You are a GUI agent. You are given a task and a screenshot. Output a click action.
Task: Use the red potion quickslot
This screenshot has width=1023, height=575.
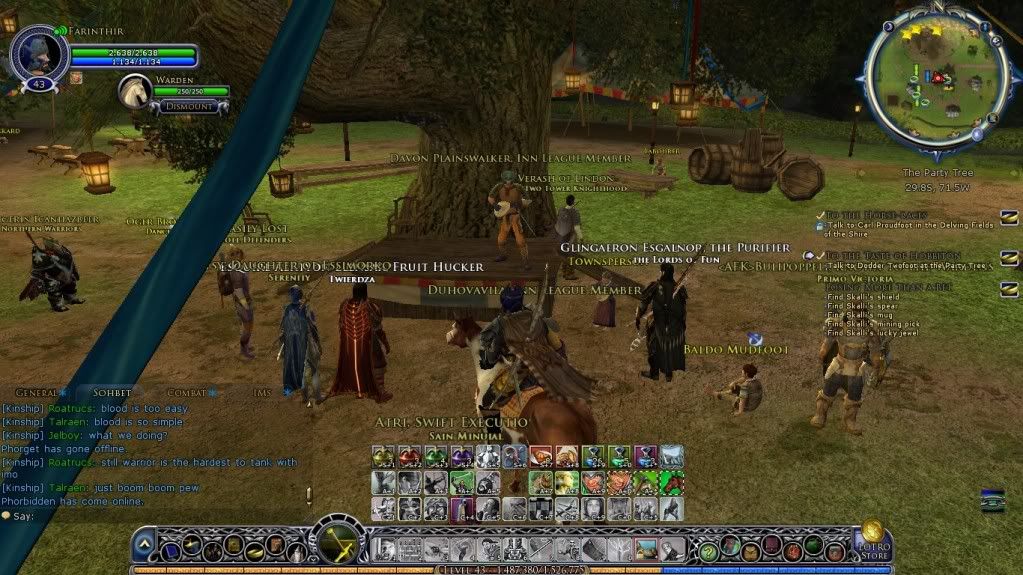point(408,458)
